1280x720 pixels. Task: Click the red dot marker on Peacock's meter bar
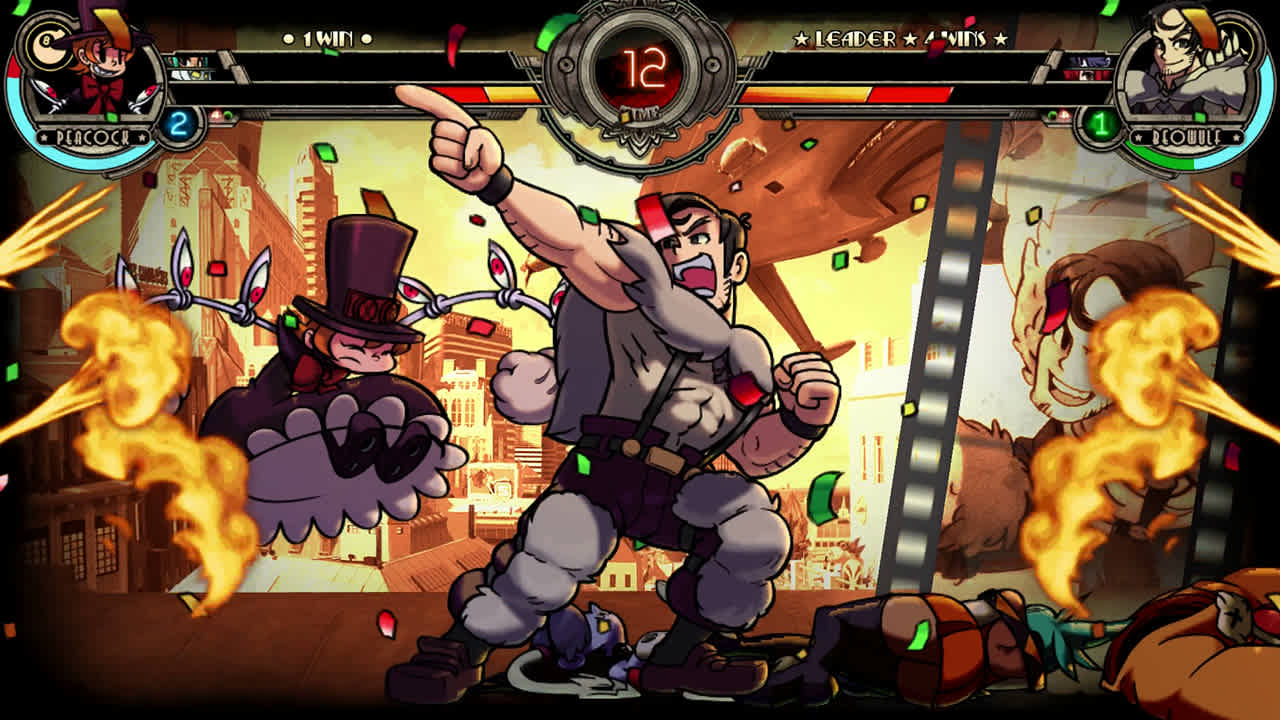[x=216, y=115]
